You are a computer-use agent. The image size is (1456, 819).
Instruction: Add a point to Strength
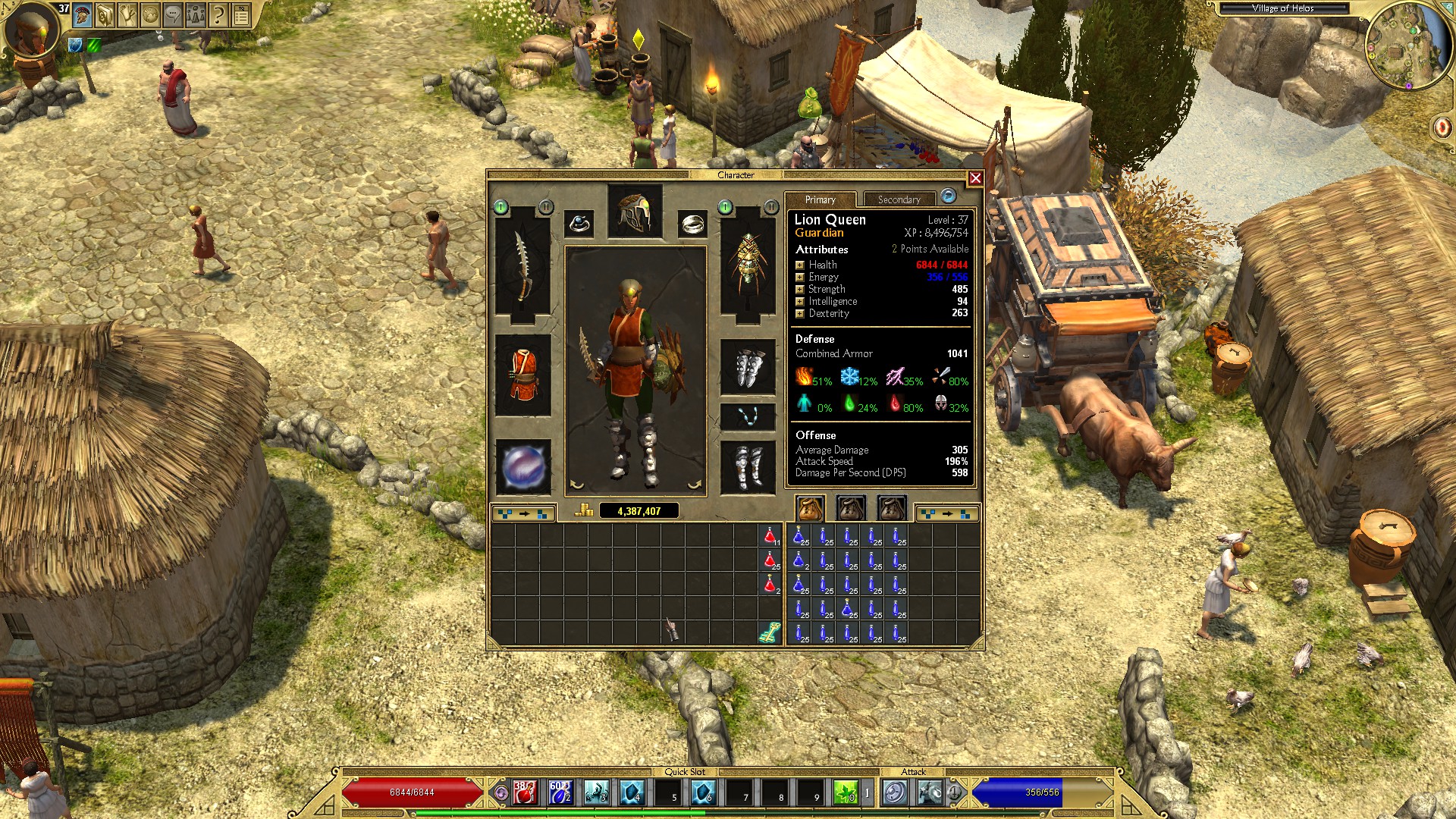(x=799, y=289)
